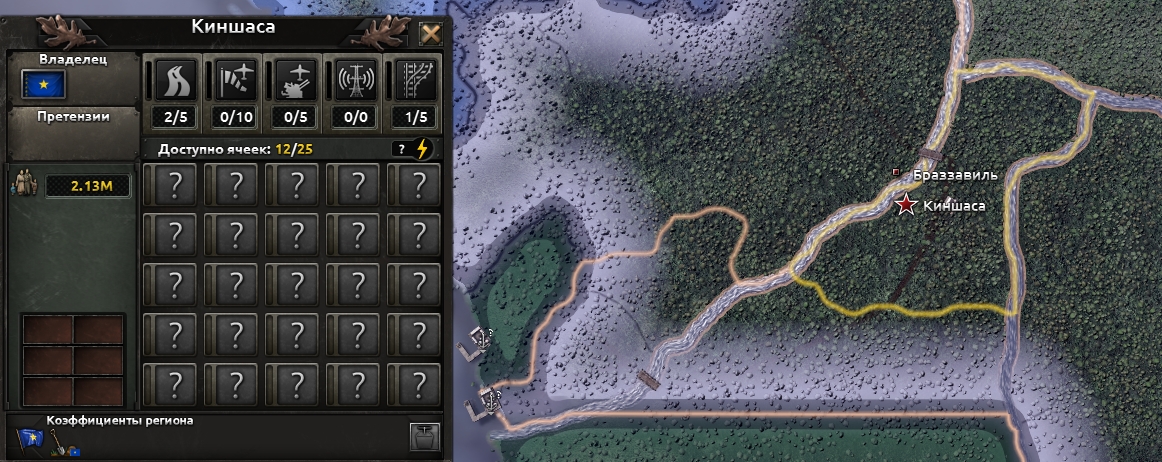Image resolution: width=1162 pixels, height=462 pixels.
Task: Close the Киншаса state window
Action: (430, 34)
